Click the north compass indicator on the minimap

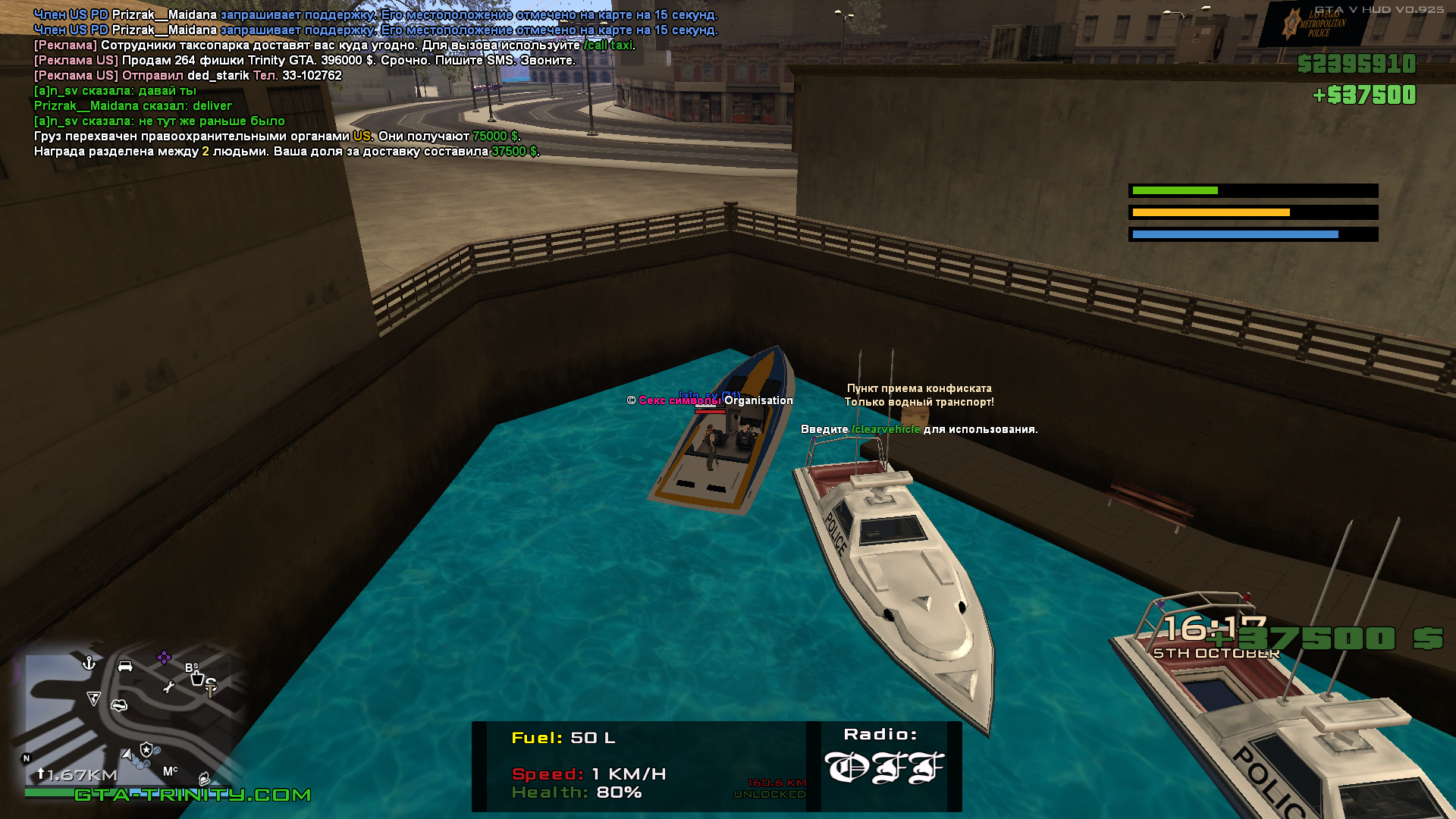(x=27, y=758)
